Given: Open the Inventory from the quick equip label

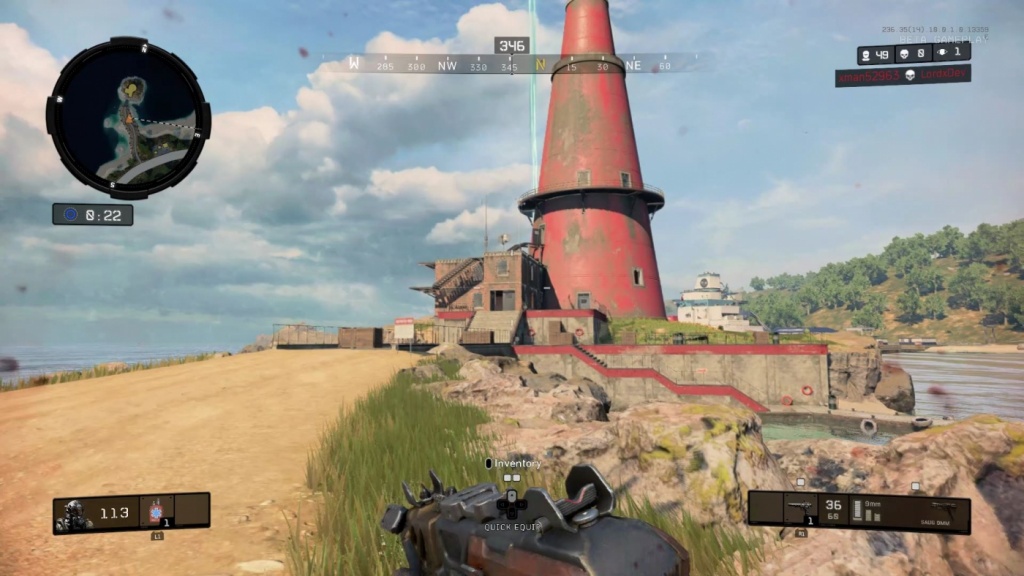Looking at the screenshot, I should [x=513, y=464].
